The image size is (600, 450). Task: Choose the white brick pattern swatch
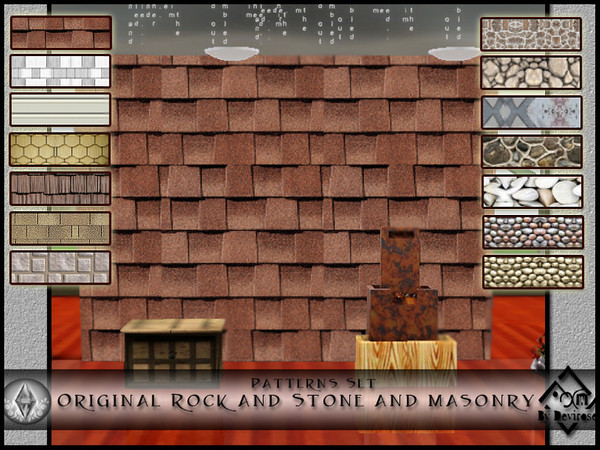tap(61, 71)
